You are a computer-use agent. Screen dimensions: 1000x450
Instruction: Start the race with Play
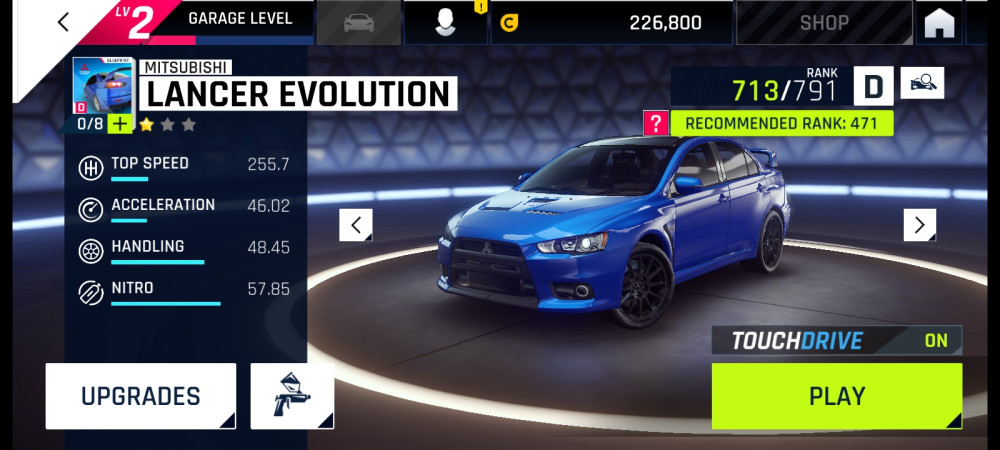[x=836, y=396]
